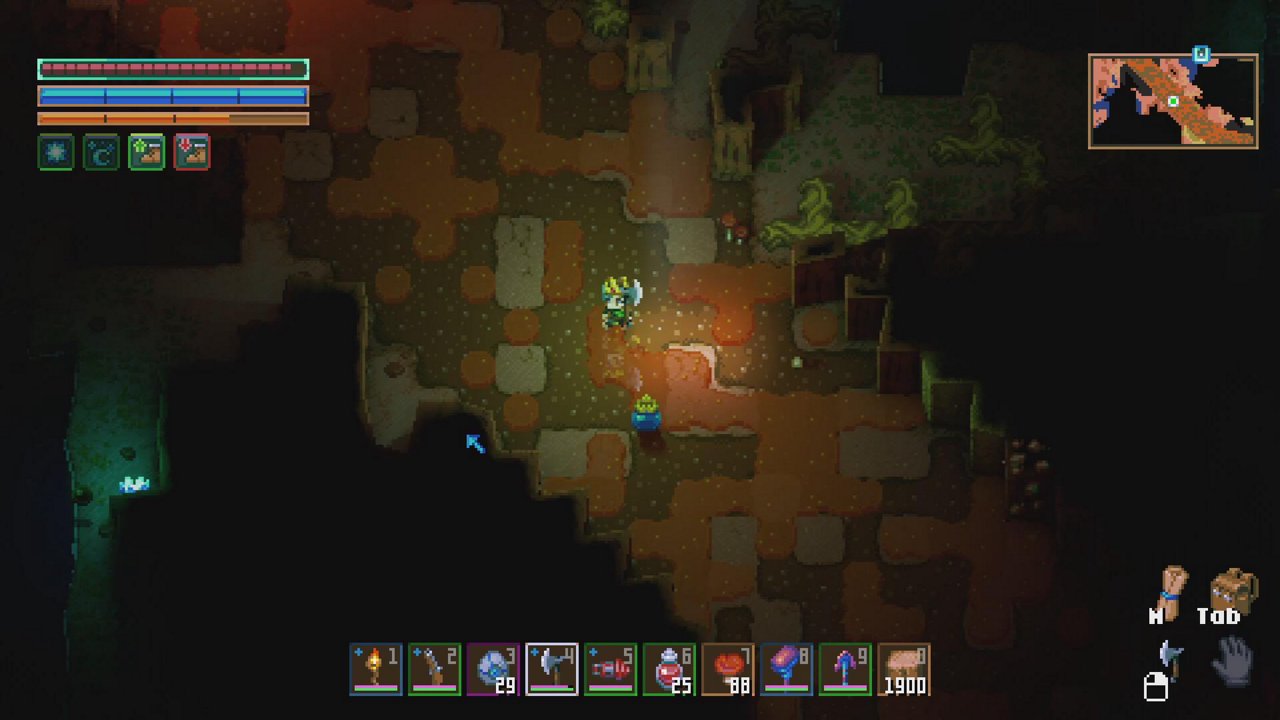Choose the purple tool in hotbar slot 8
The image size is (1280, 720).
[x=786, y=669]
